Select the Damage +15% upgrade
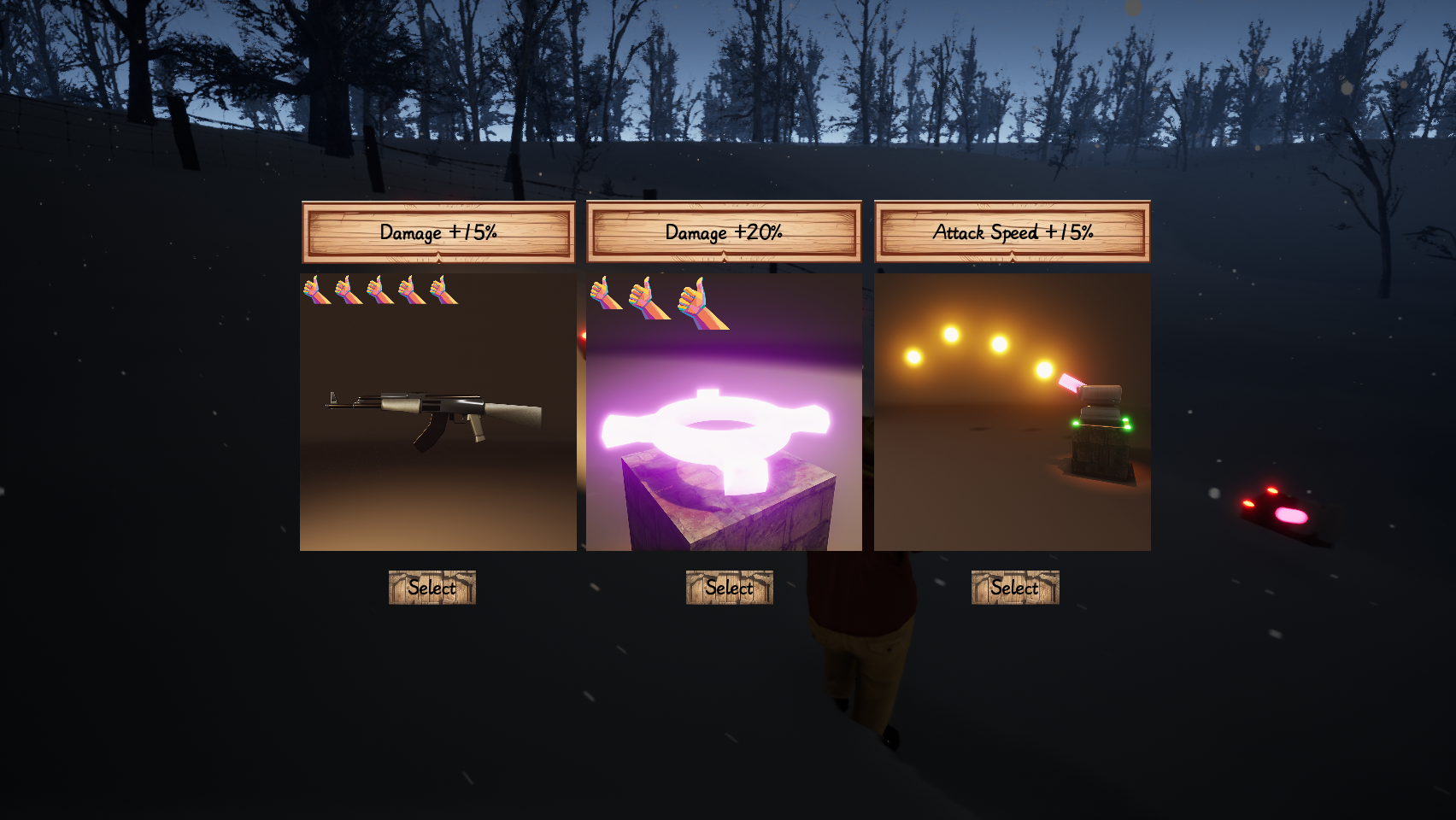This screenshot has width=1456, height=820. [432, 588]
